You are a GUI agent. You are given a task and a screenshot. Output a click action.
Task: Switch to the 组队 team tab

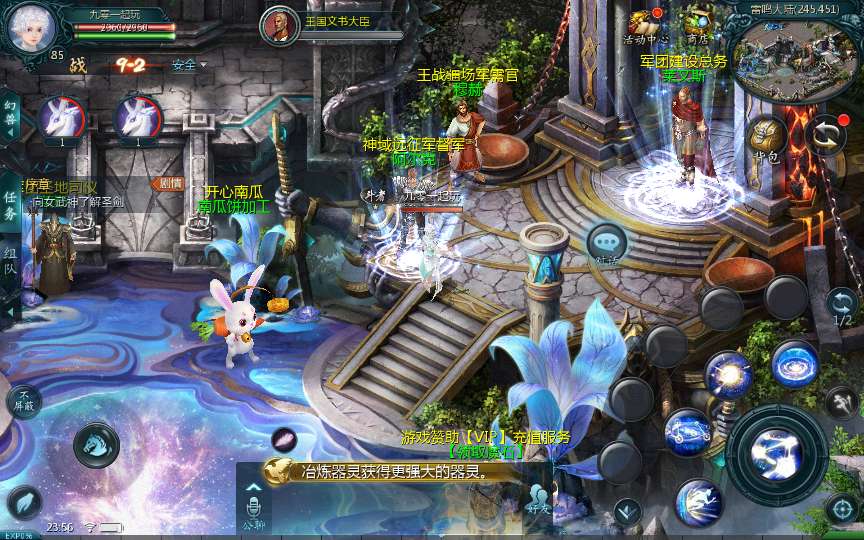tap(11, 260)
